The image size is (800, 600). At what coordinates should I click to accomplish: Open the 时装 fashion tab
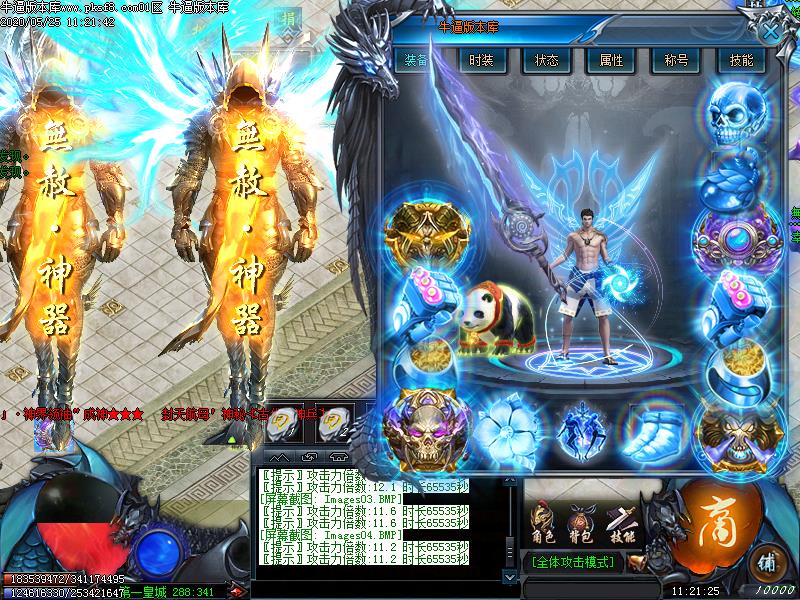482,60
